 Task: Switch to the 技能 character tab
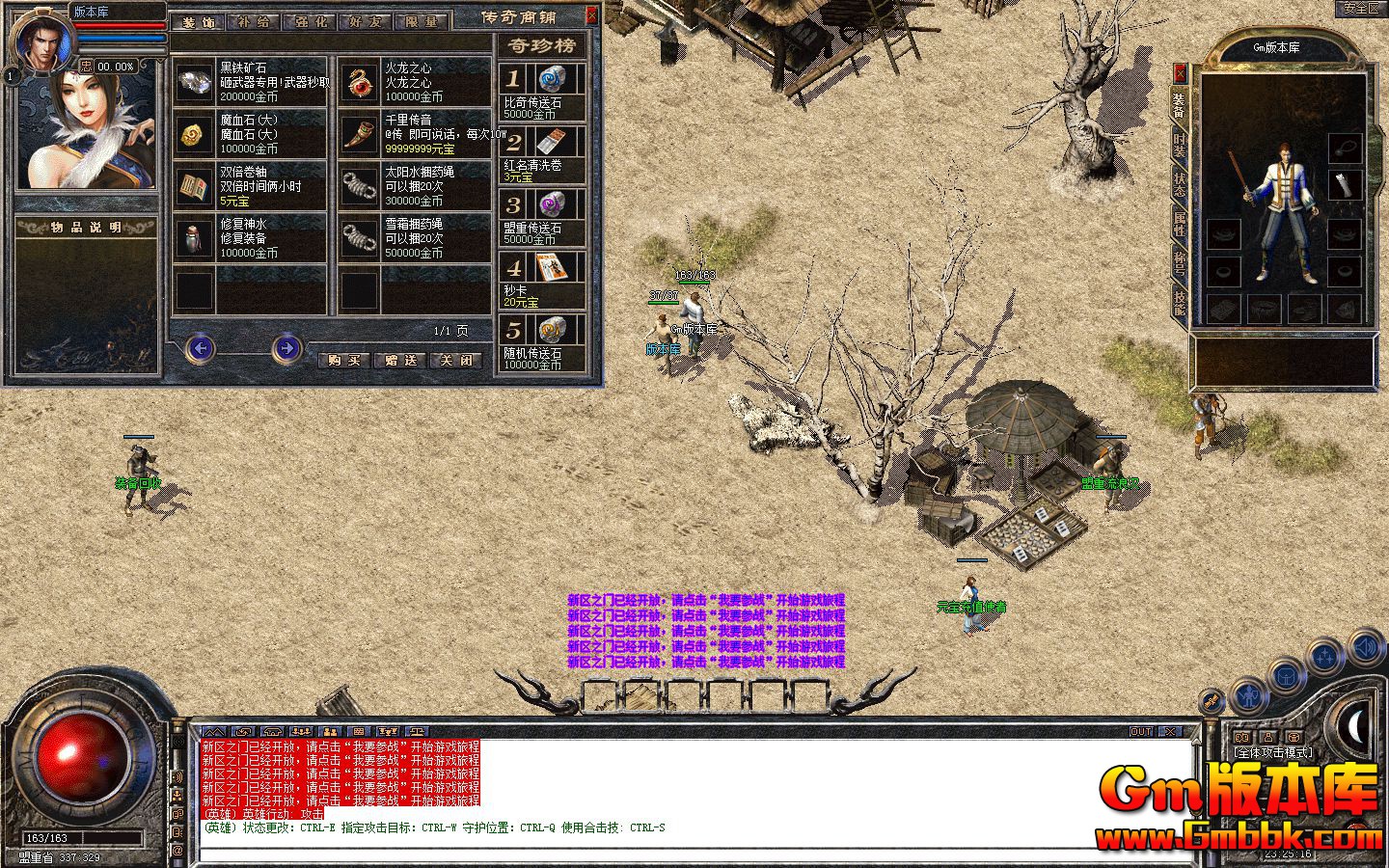[1179, 301]
